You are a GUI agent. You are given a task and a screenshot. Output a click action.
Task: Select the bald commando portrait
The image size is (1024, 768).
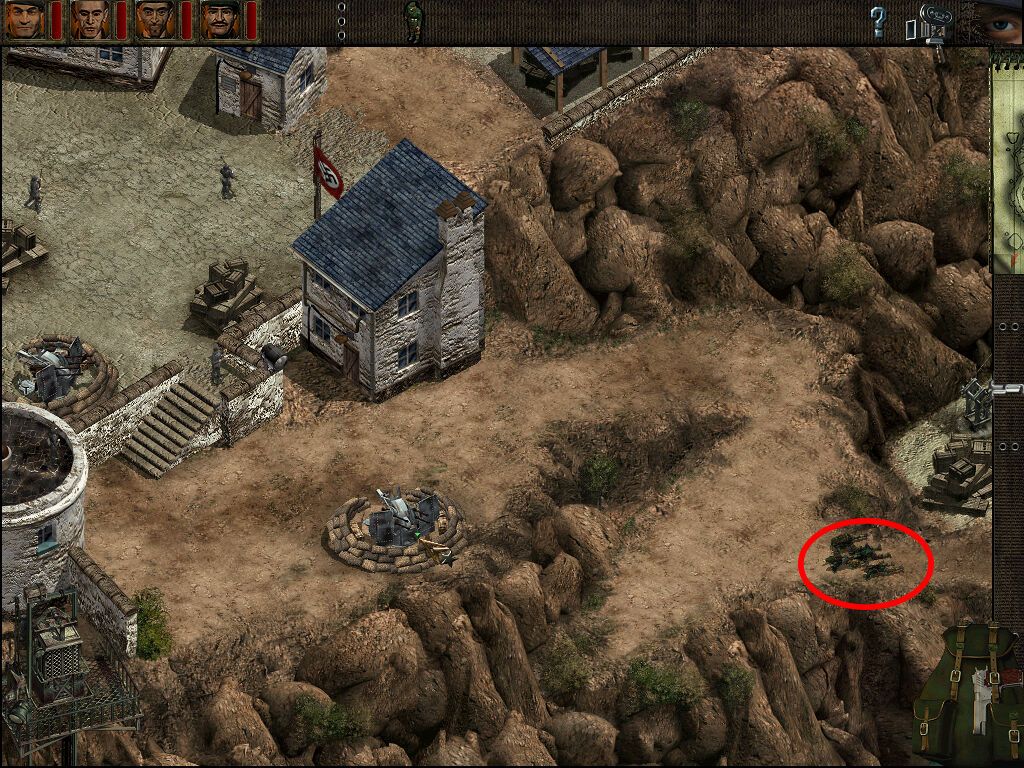tap(90, 19)
